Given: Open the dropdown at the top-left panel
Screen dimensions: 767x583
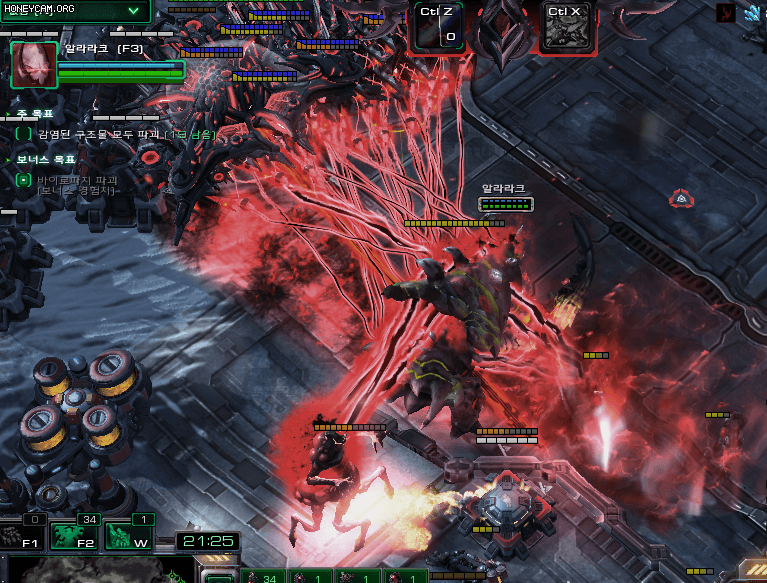Looking at the screenshot, I should (x=134, y=10).
